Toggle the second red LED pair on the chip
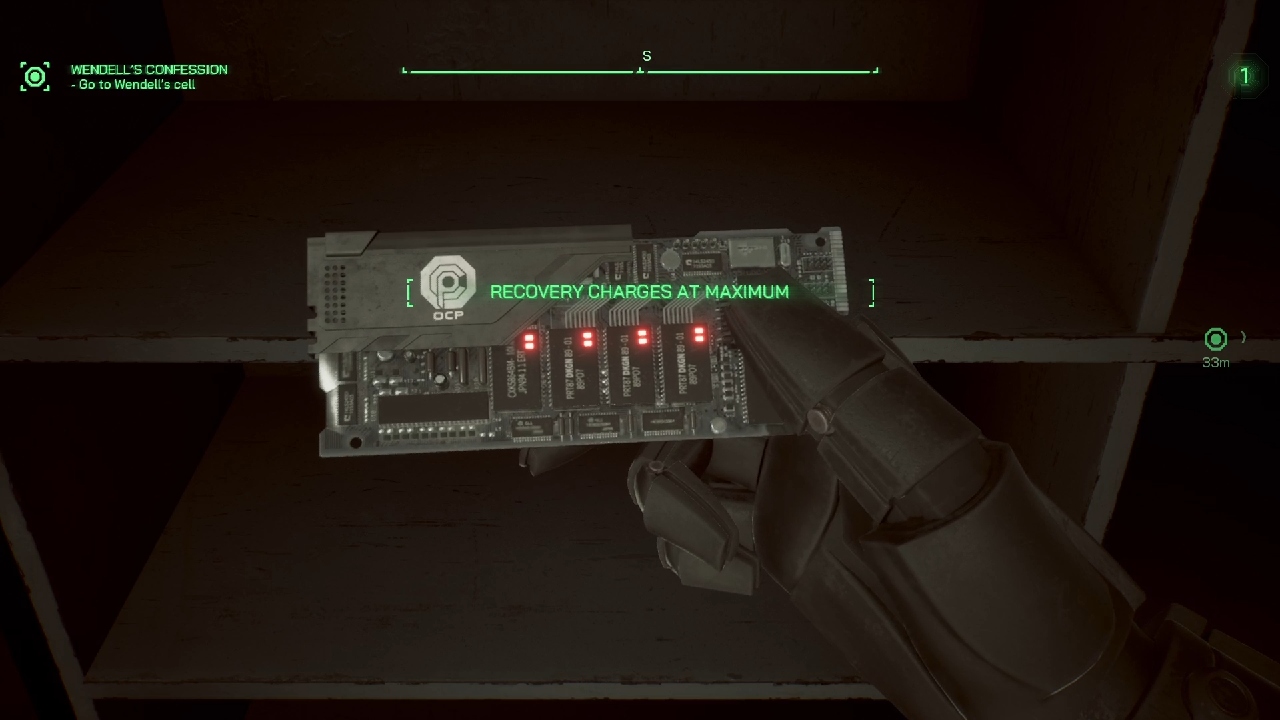1280x720 pixels. point(588,340)
